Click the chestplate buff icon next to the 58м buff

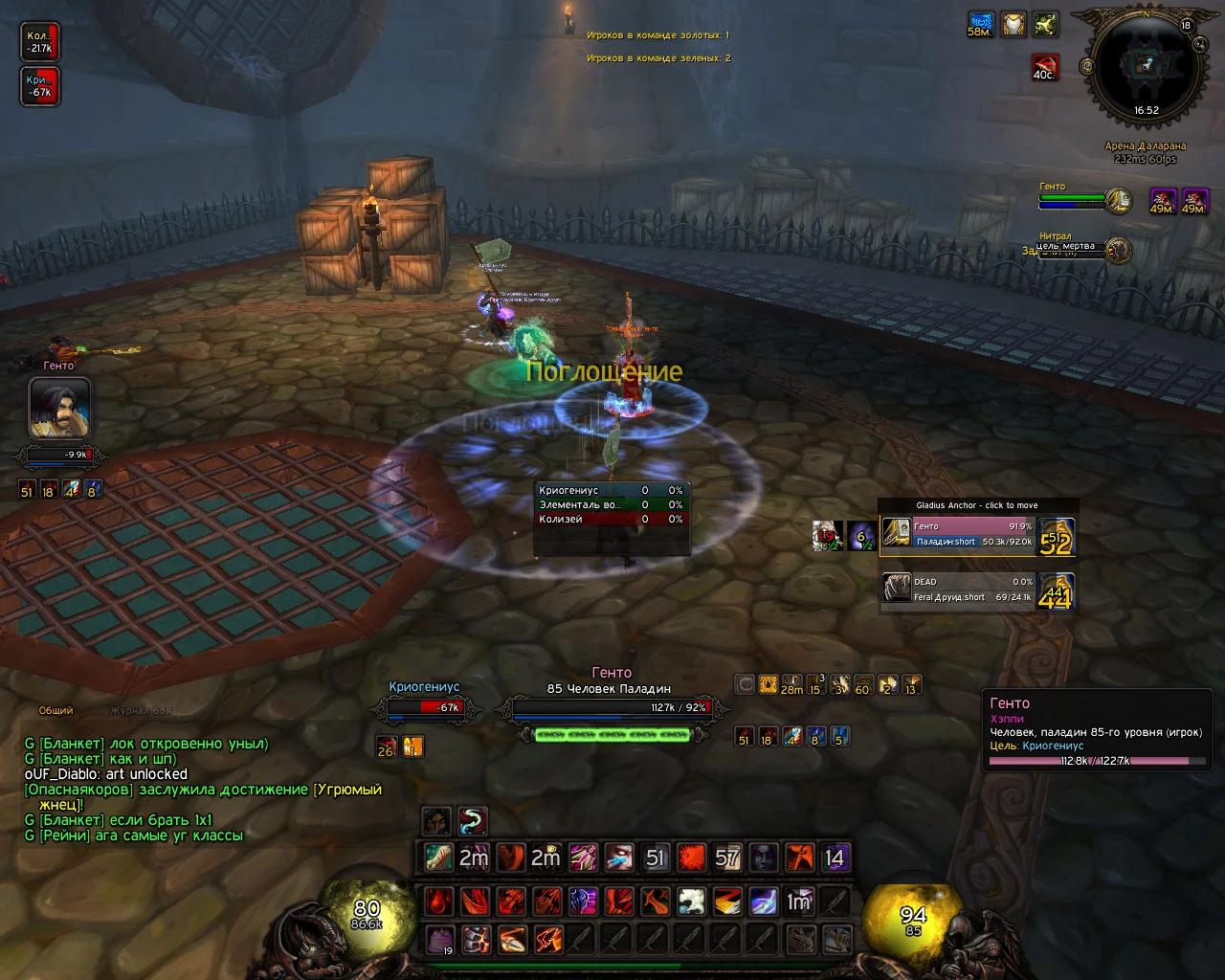click(x=1012, y=24)
